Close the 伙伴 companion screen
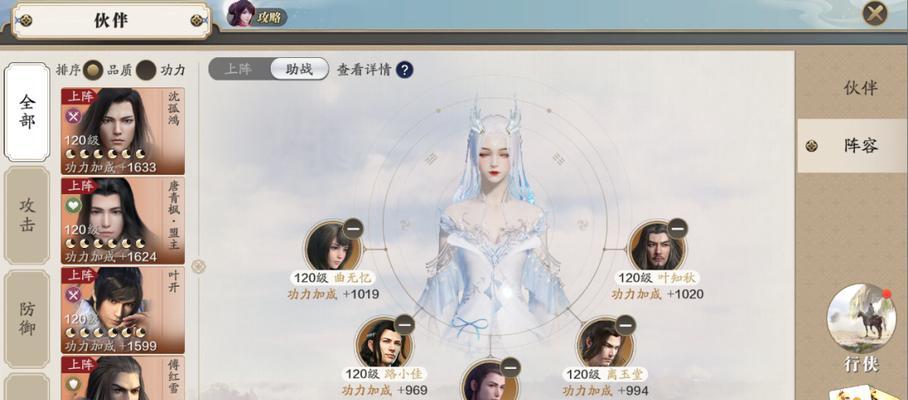 [875, 14]
